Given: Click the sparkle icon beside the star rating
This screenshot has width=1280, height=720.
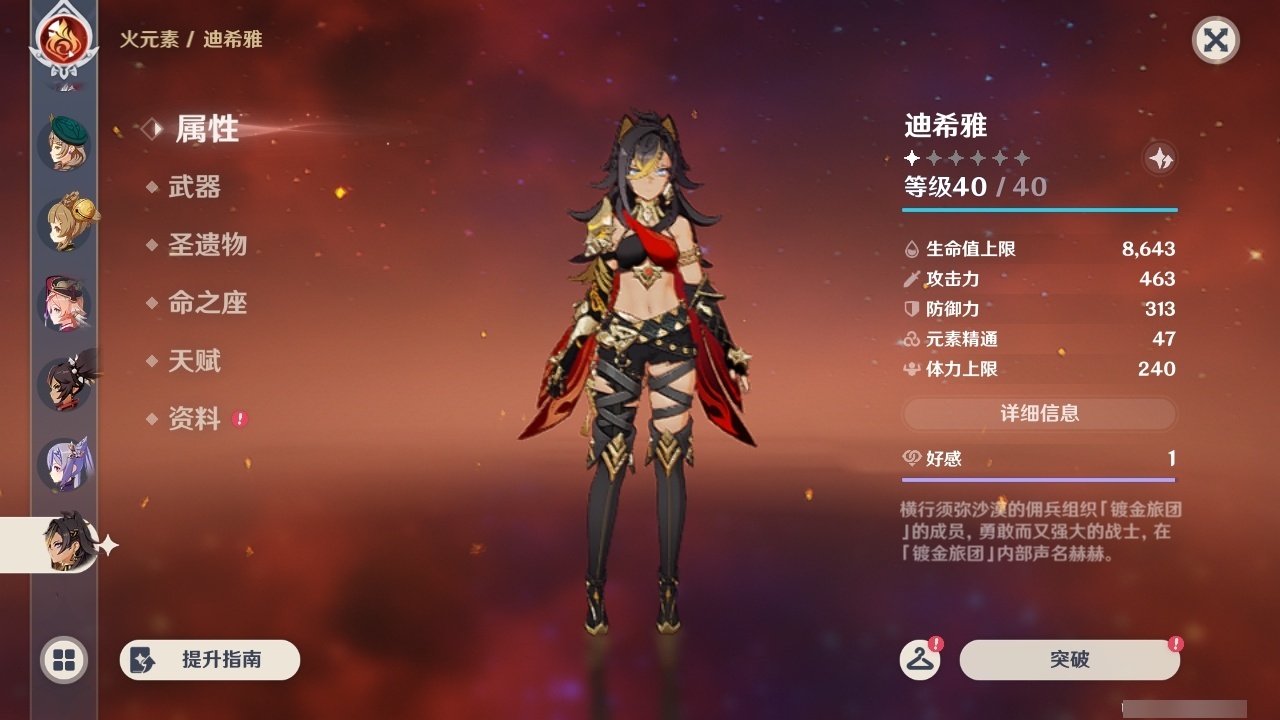Looking at the screenshot, I should pos(1159,158).
